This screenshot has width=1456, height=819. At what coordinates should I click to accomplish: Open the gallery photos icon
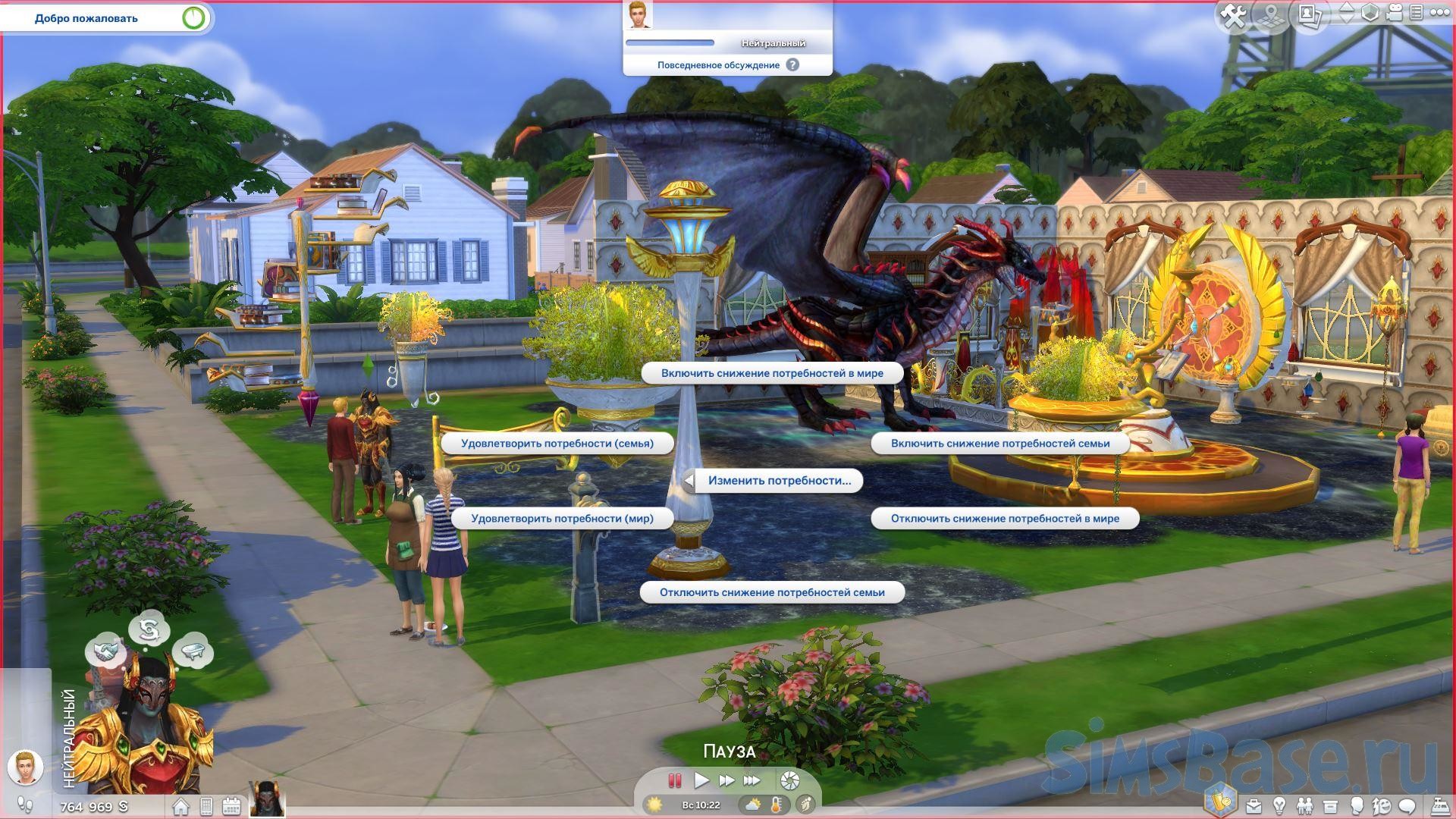click(1310, 14)
